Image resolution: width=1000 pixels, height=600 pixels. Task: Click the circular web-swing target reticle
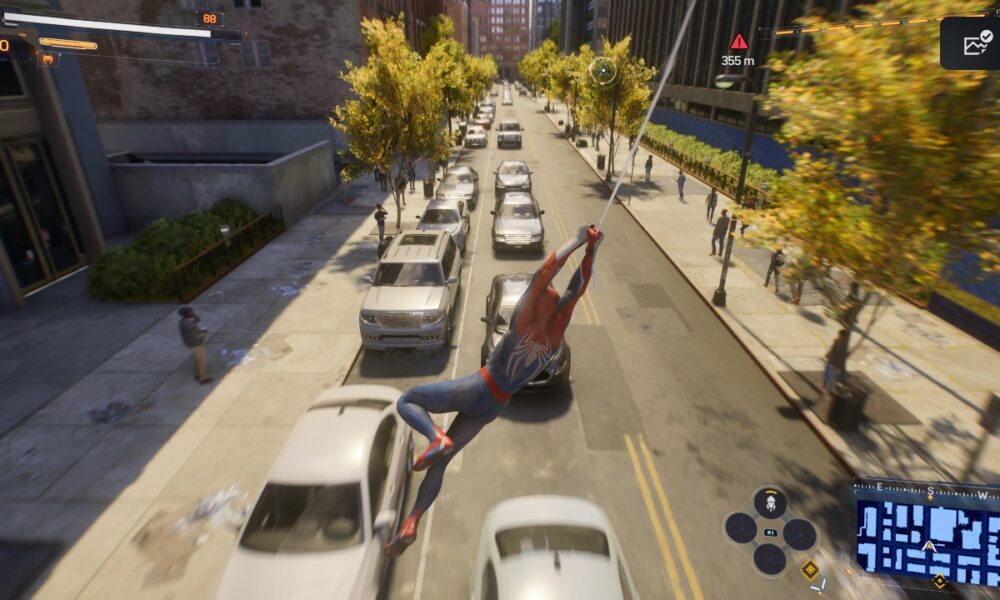coord(603,70)
